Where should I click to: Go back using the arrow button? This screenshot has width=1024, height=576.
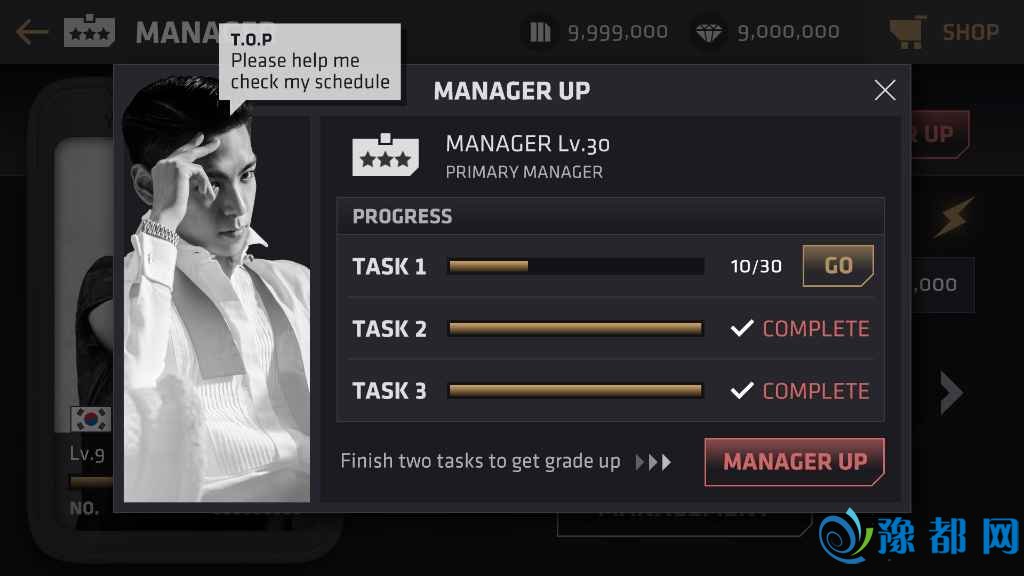[32, 32]
